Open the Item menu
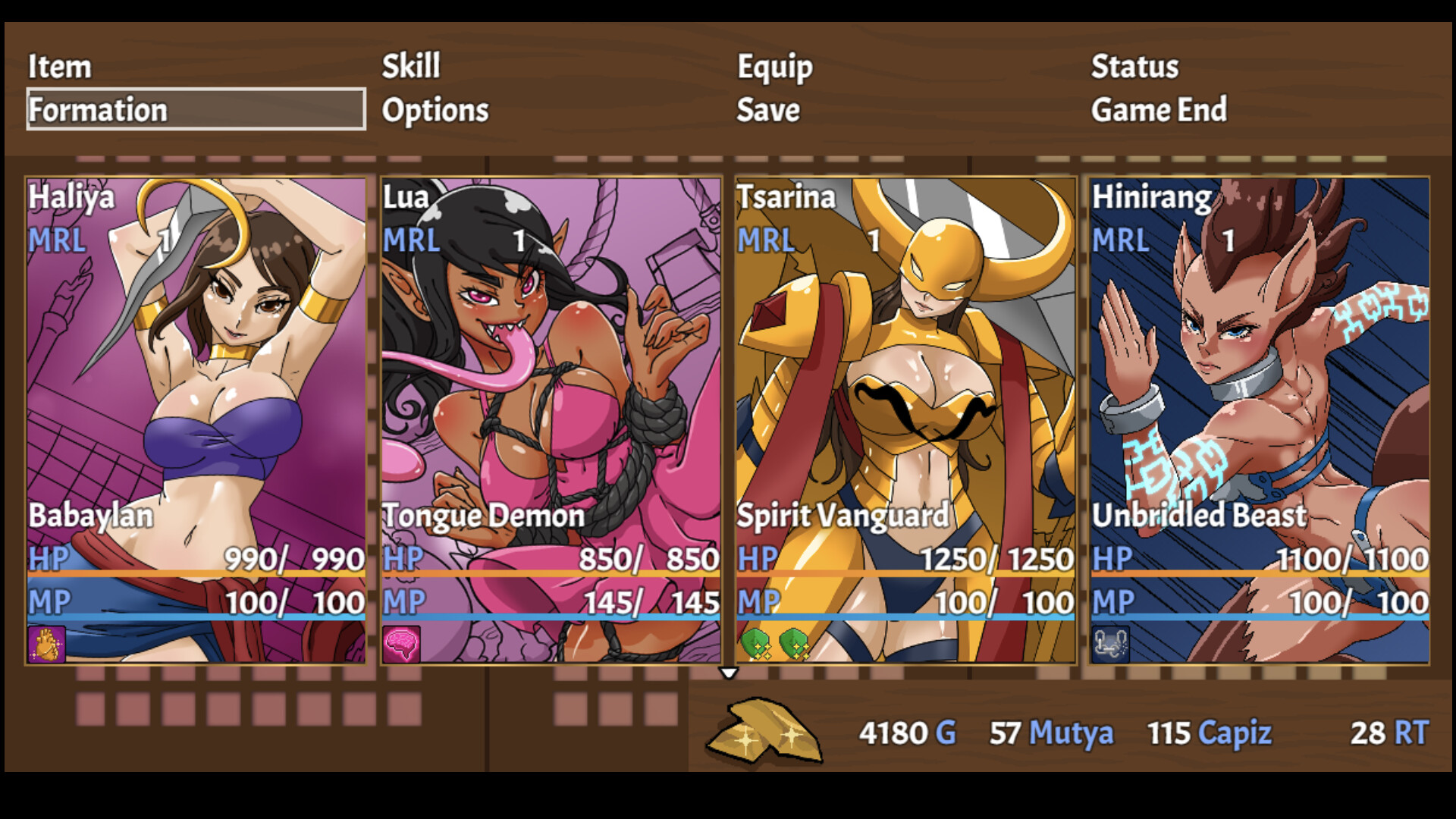 (x=60, y=67)
